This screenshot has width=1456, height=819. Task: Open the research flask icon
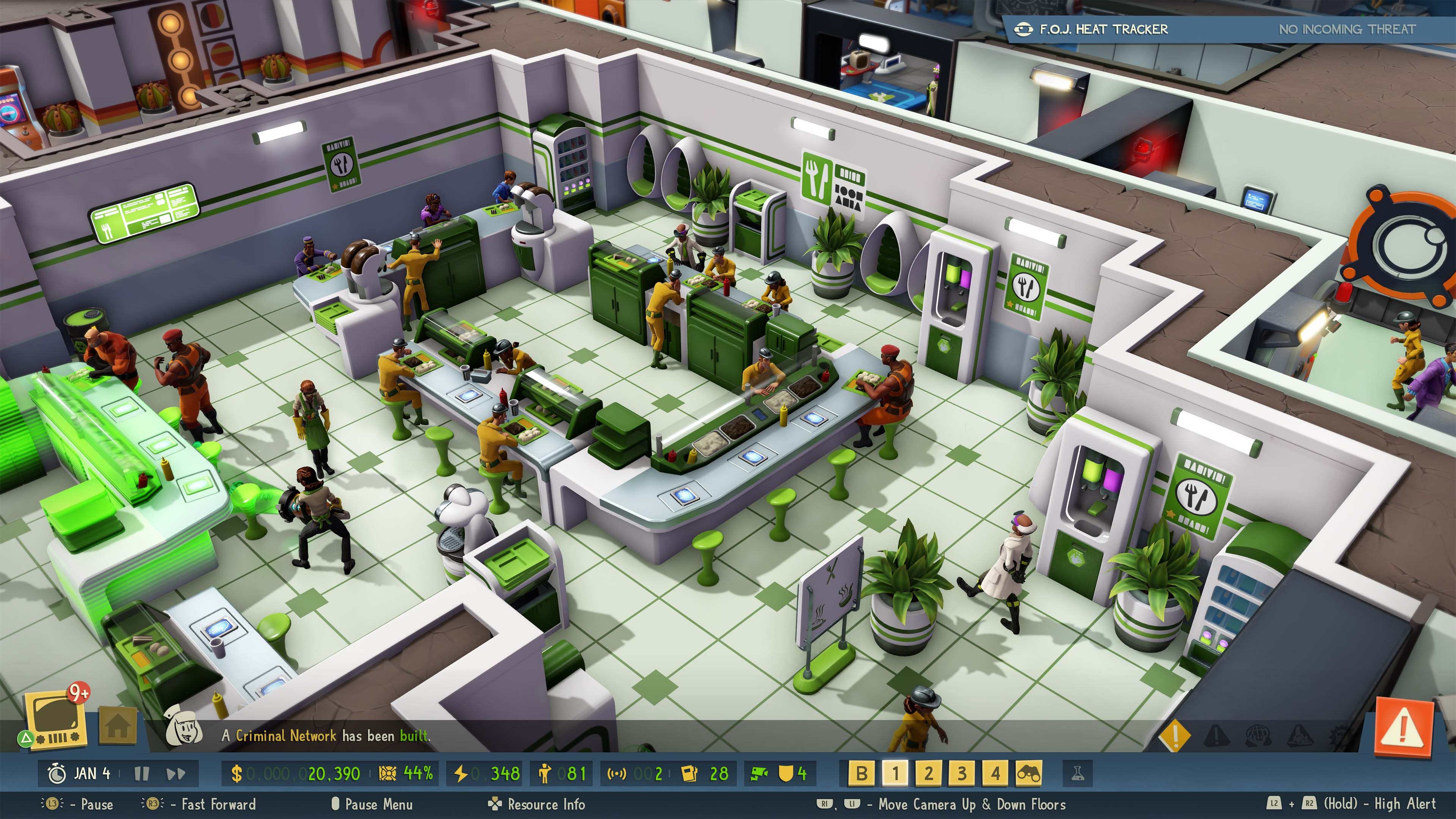[x=1077, y=773]
